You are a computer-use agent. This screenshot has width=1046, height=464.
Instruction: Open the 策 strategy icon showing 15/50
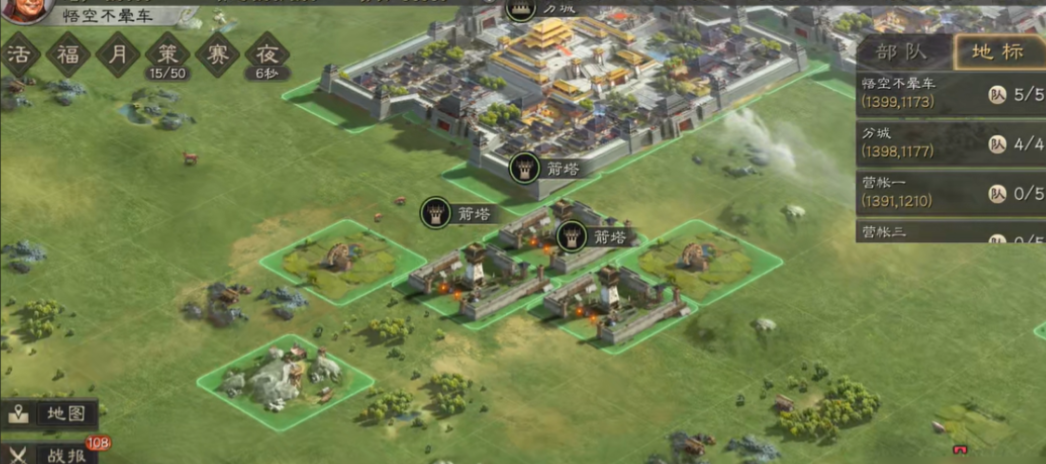click(x=167, y=57)
